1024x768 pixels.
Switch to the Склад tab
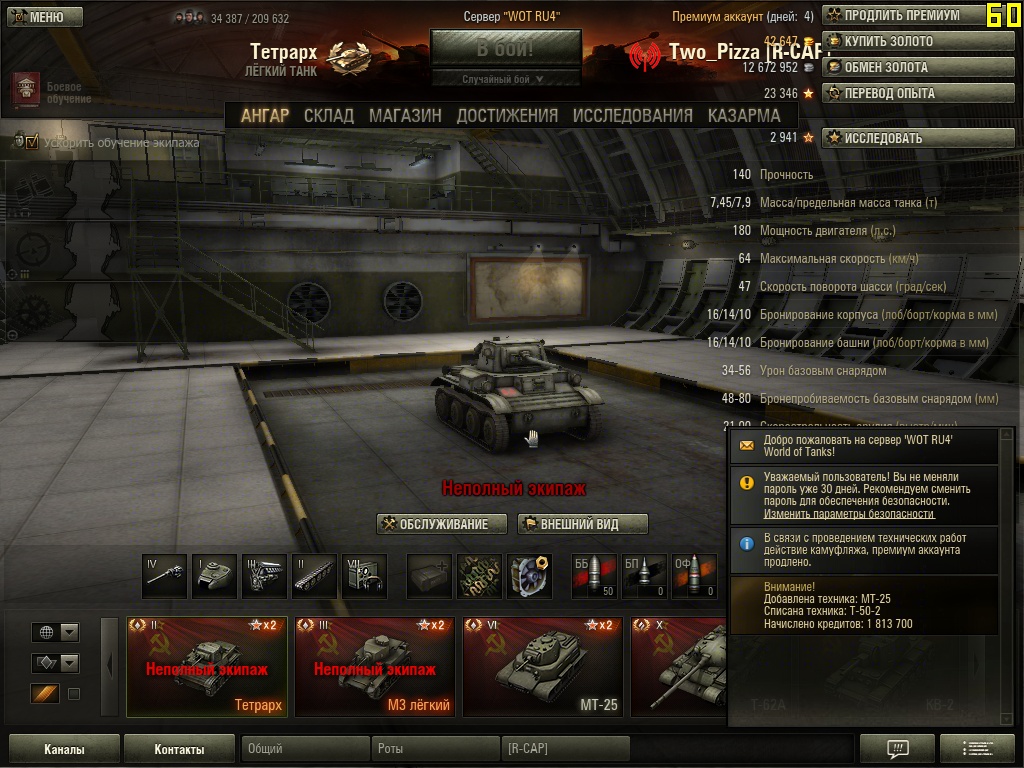tap(329, 116)
